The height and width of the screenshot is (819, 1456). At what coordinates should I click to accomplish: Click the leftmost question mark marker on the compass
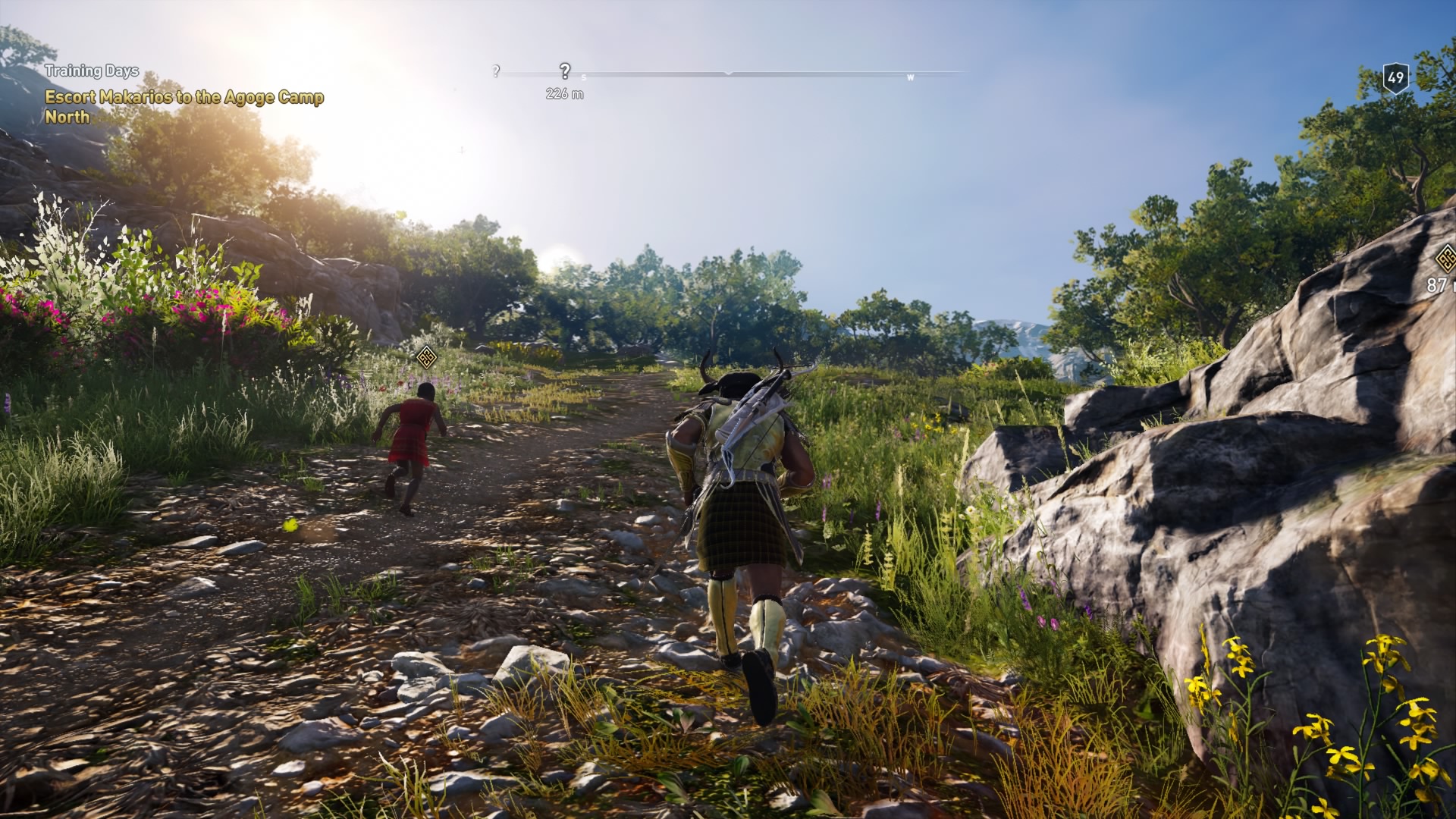point(497,71)
